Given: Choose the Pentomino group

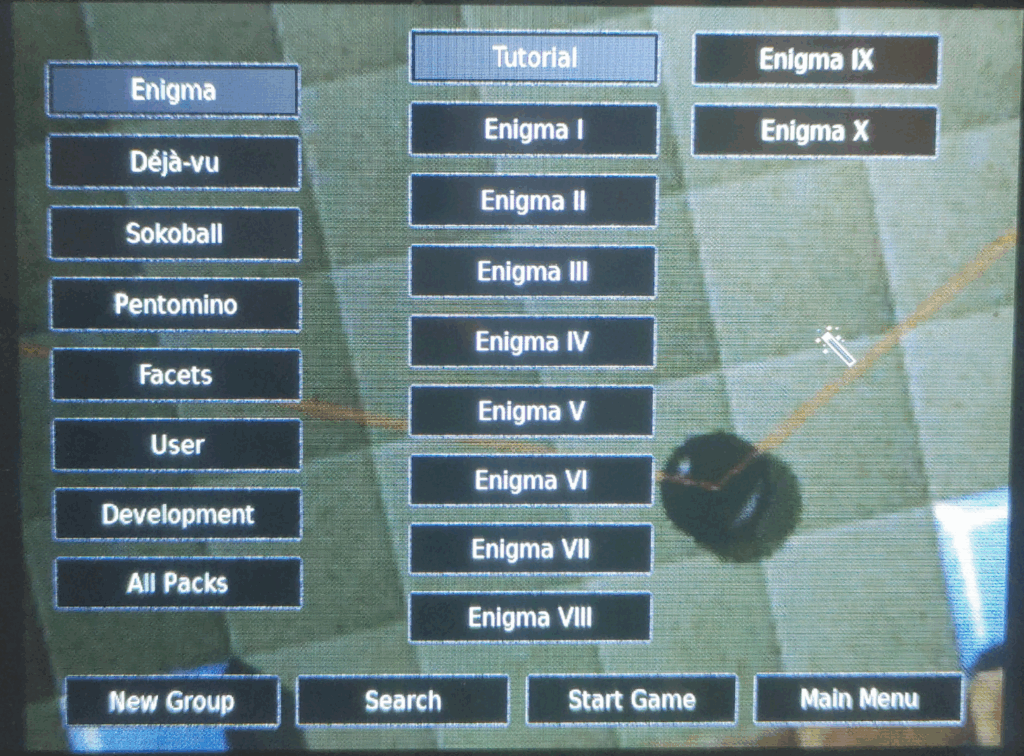Looking at the screenshot, I should [x=176, y=304].
